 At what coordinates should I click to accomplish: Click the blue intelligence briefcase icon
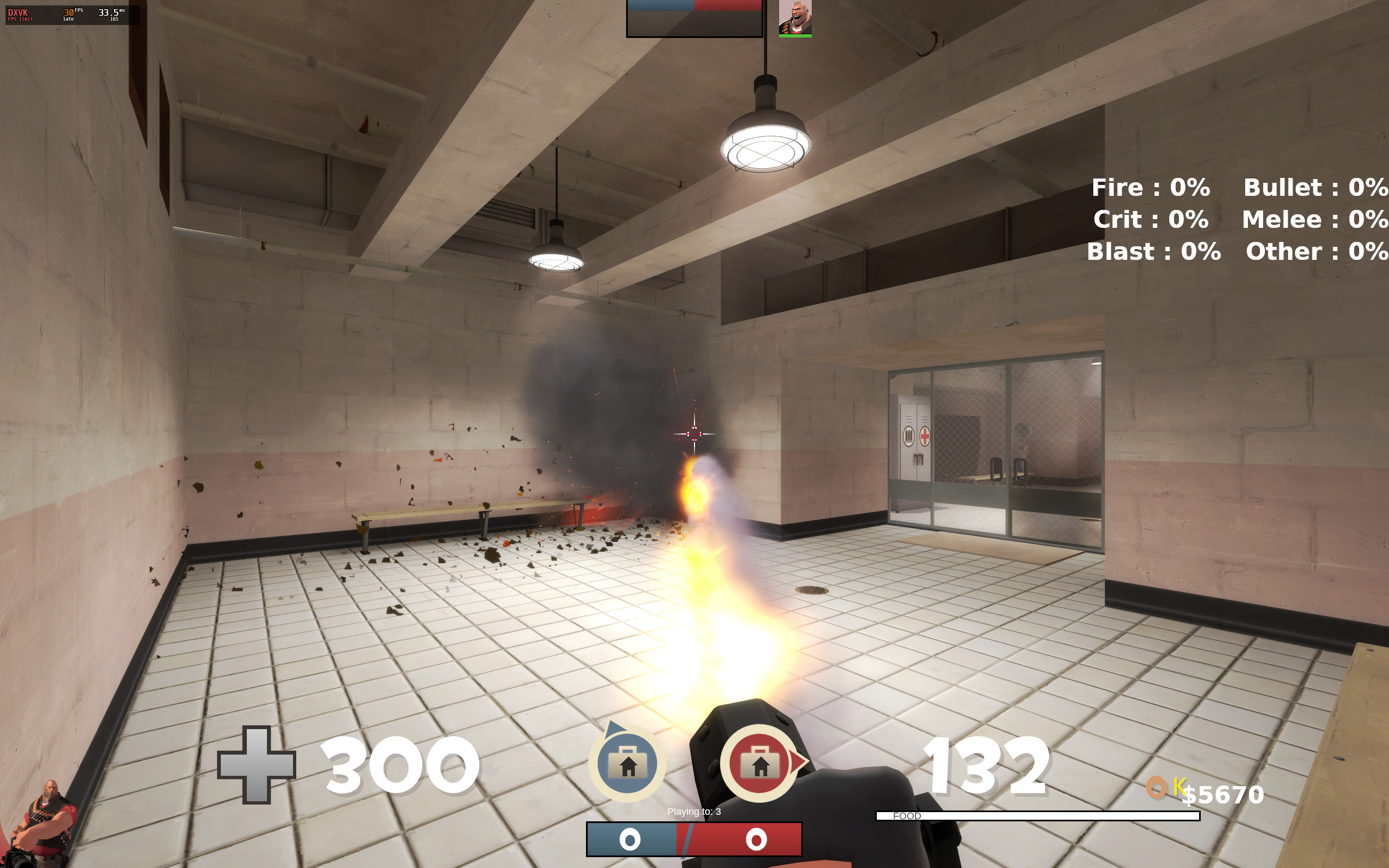[627, 763]
